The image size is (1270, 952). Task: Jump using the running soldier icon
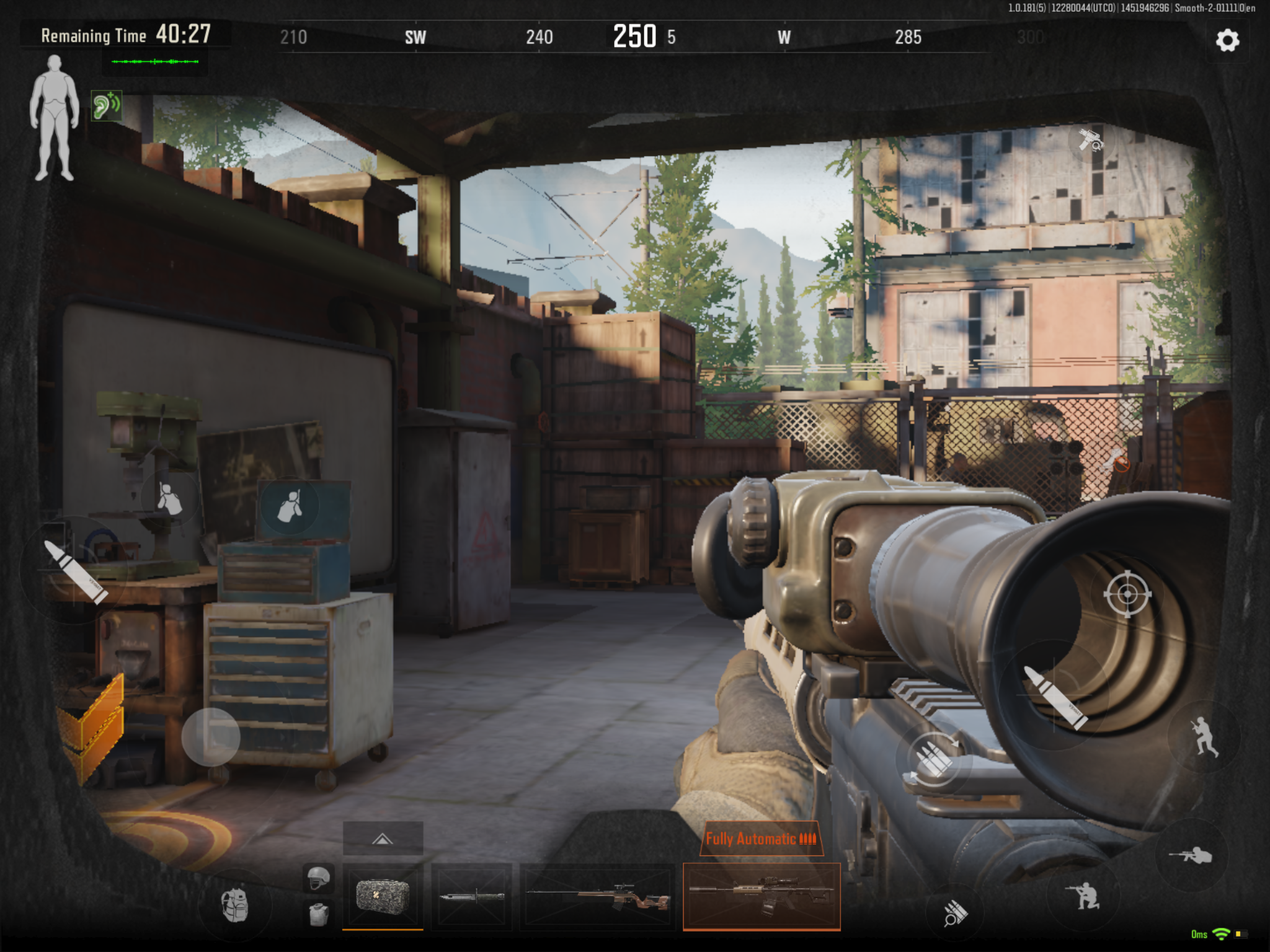pos(1204,736)
